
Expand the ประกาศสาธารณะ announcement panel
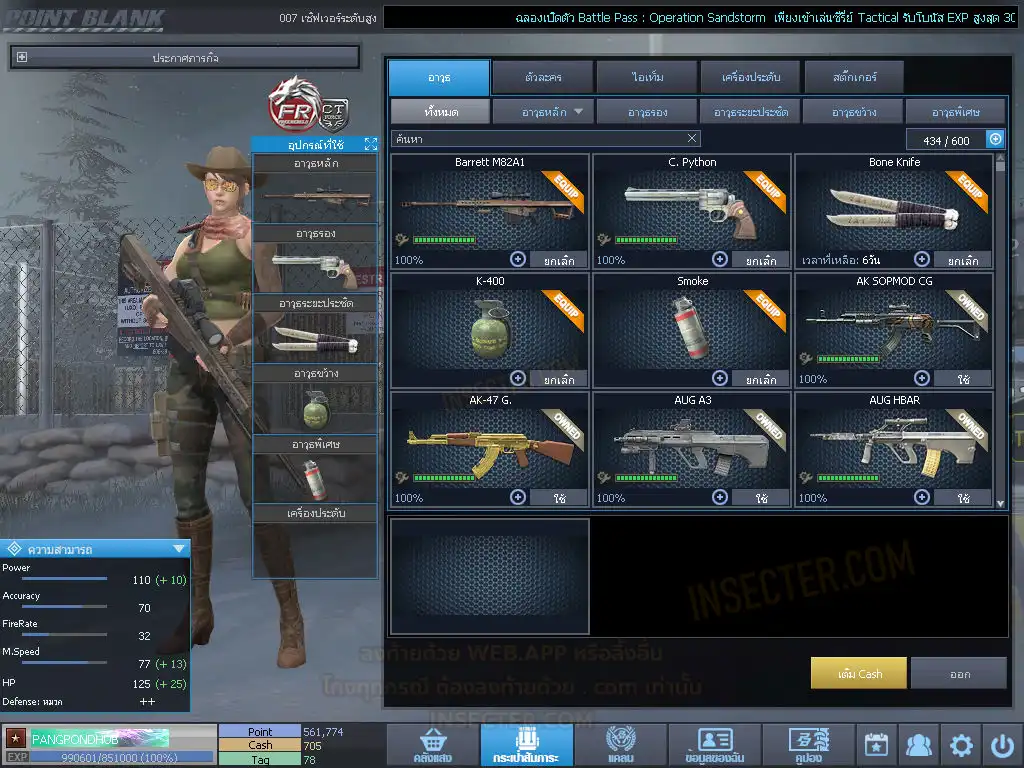tap(22, 58)
